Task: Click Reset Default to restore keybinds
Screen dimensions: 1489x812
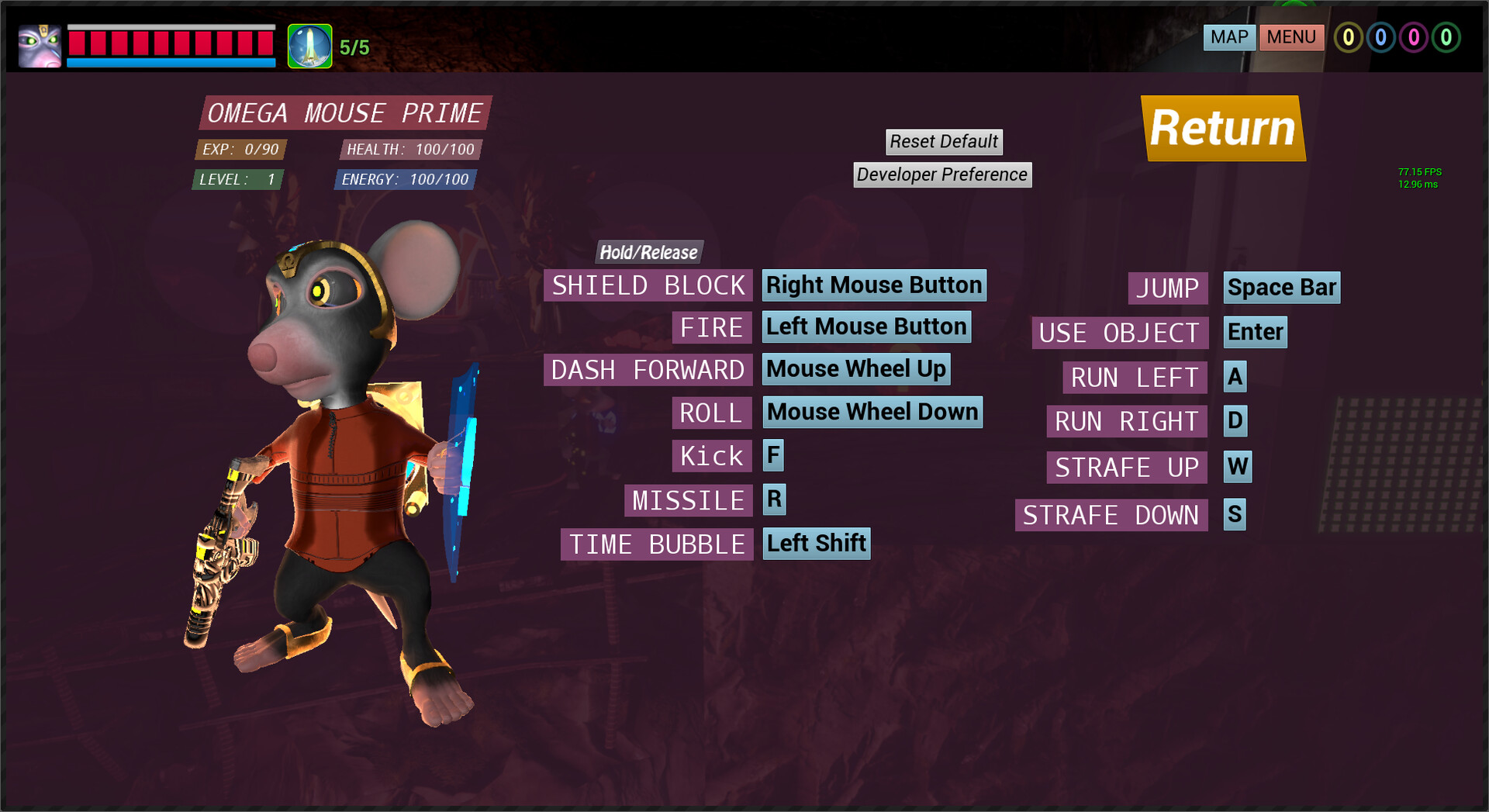Action: point(944,141)
